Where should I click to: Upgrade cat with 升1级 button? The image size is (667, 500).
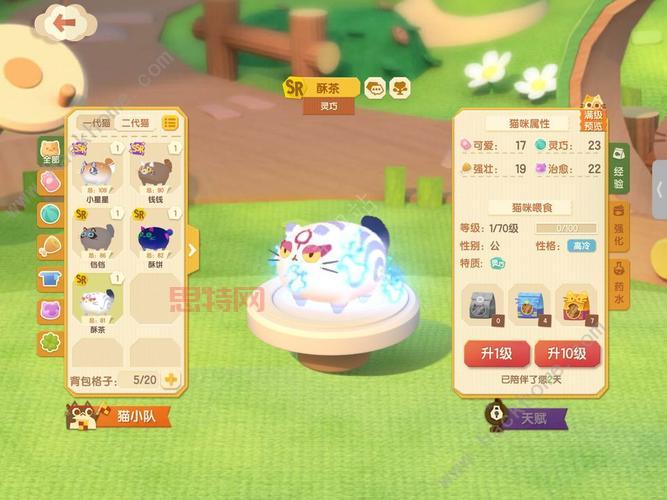tap(495, 354)
